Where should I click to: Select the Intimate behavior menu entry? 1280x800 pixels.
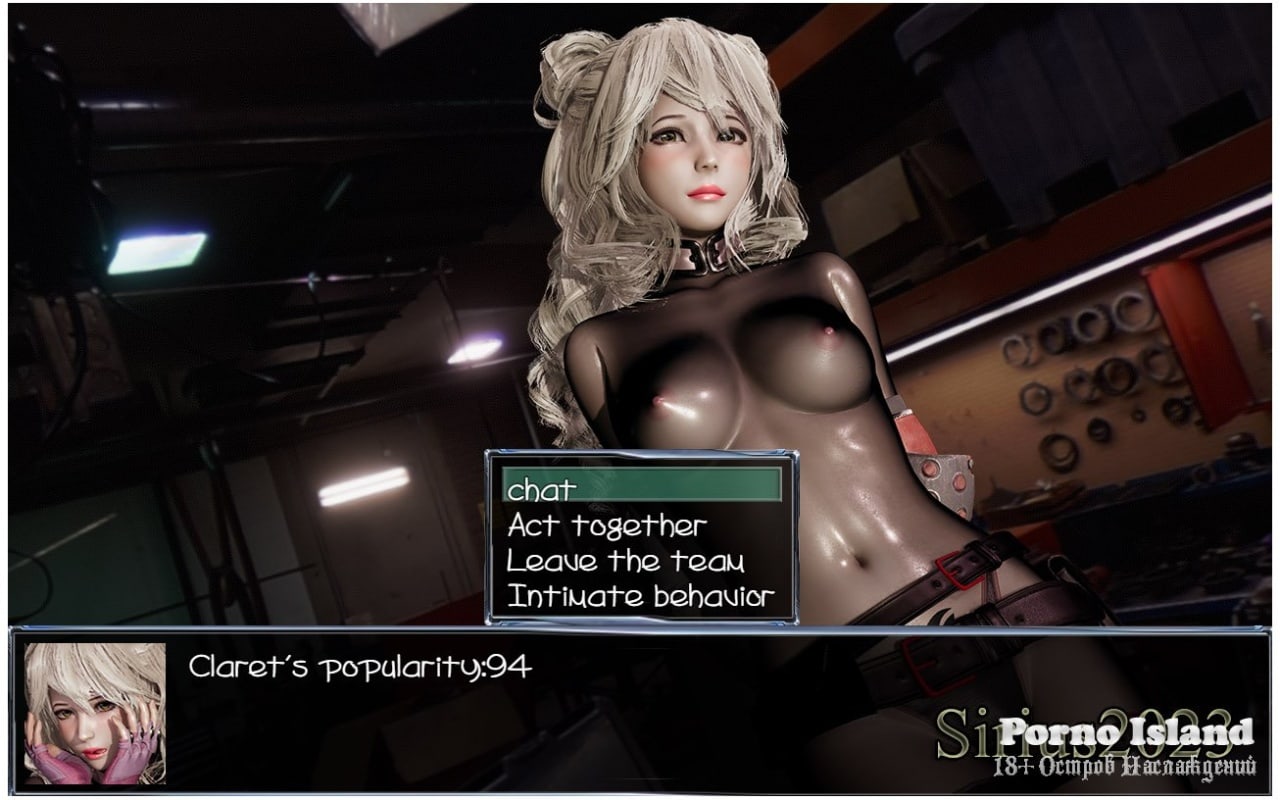[x=640, y=597]
